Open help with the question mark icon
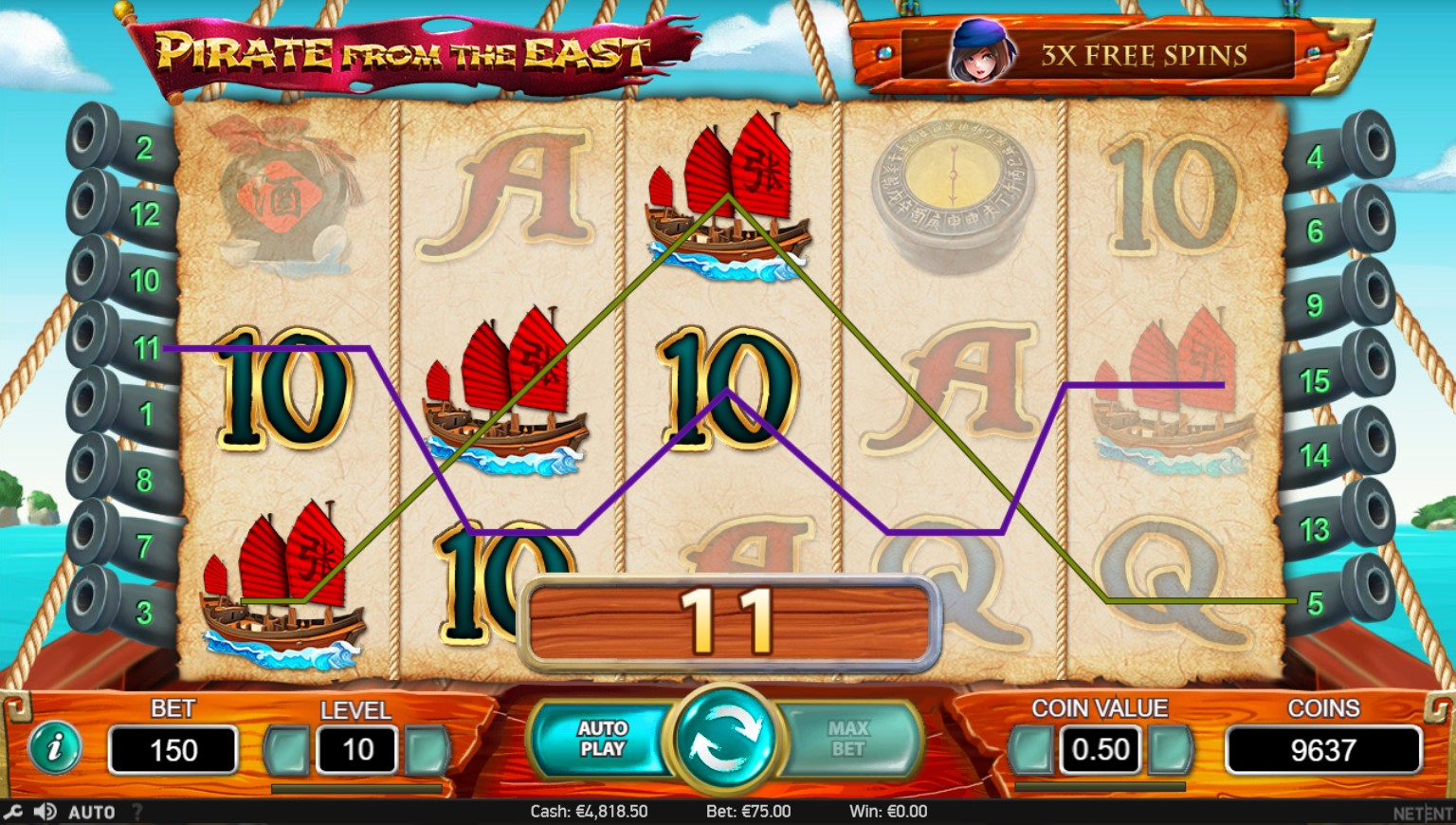1456x825 pixels. pos(137,812)
